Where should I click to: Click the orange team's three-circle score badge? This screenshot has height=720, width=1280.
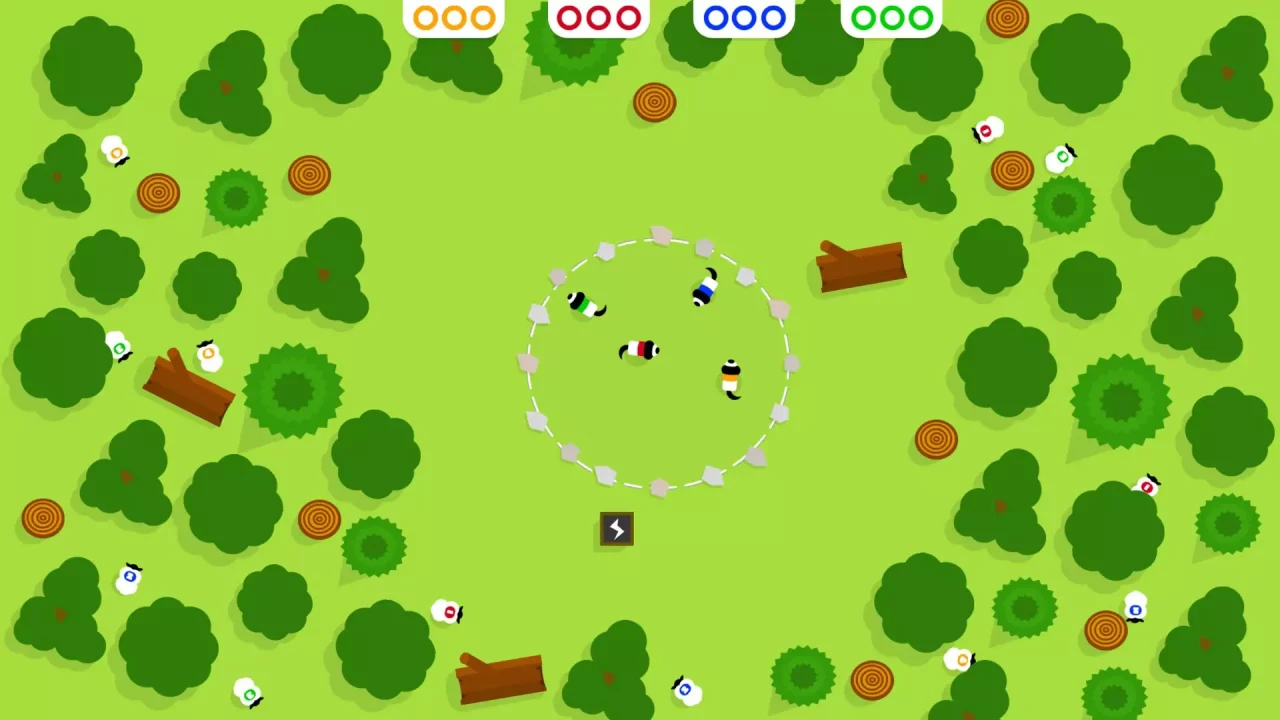point(453,17)
